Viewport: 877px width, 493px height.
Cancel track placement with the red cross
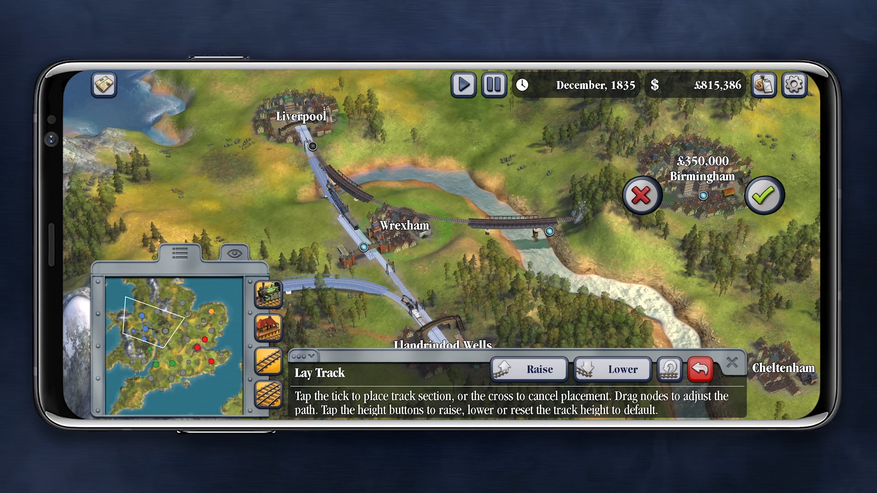642,195
